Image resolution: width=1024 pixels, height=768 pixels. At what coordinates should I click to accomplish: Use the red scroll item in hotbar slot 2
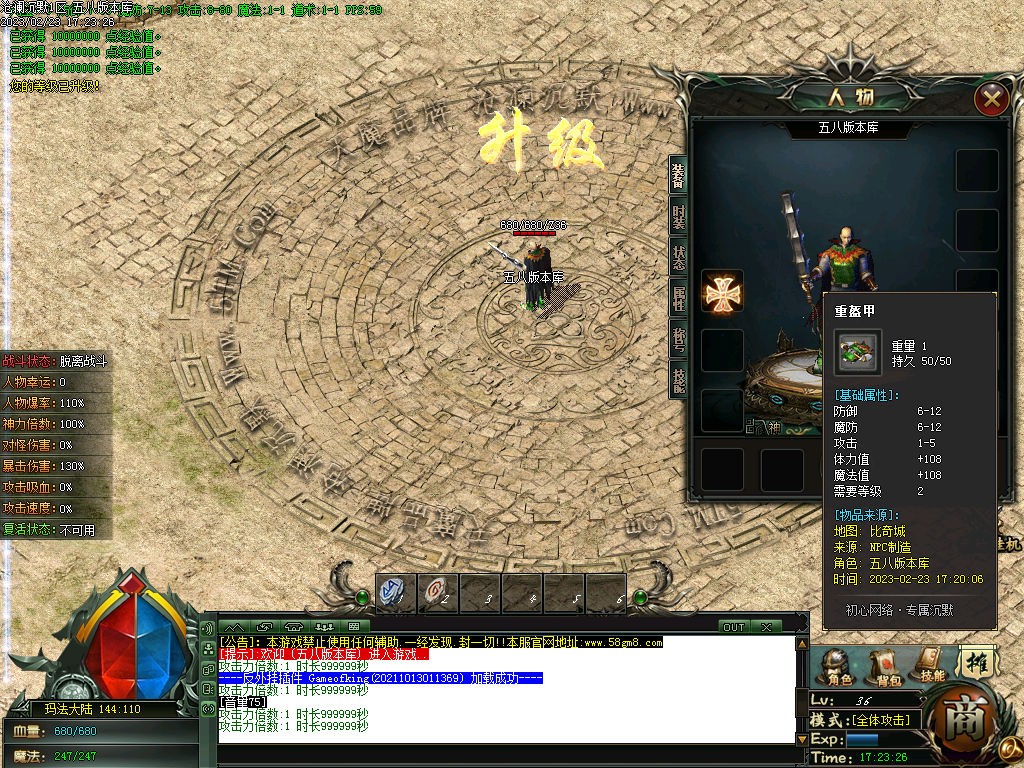pyautogui.click(x=437, y=593)
